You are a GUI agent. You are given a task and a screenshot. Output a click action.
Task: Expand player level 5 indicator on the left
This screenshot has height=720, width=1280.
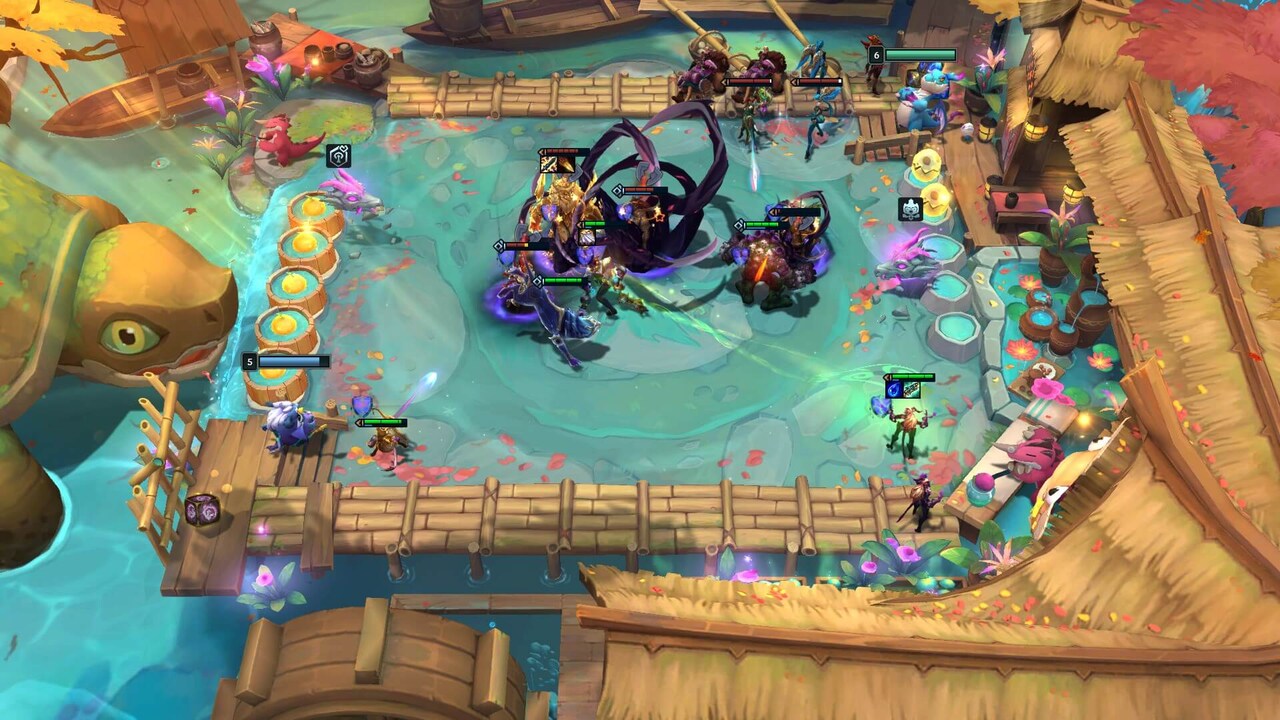click(248, 361)
